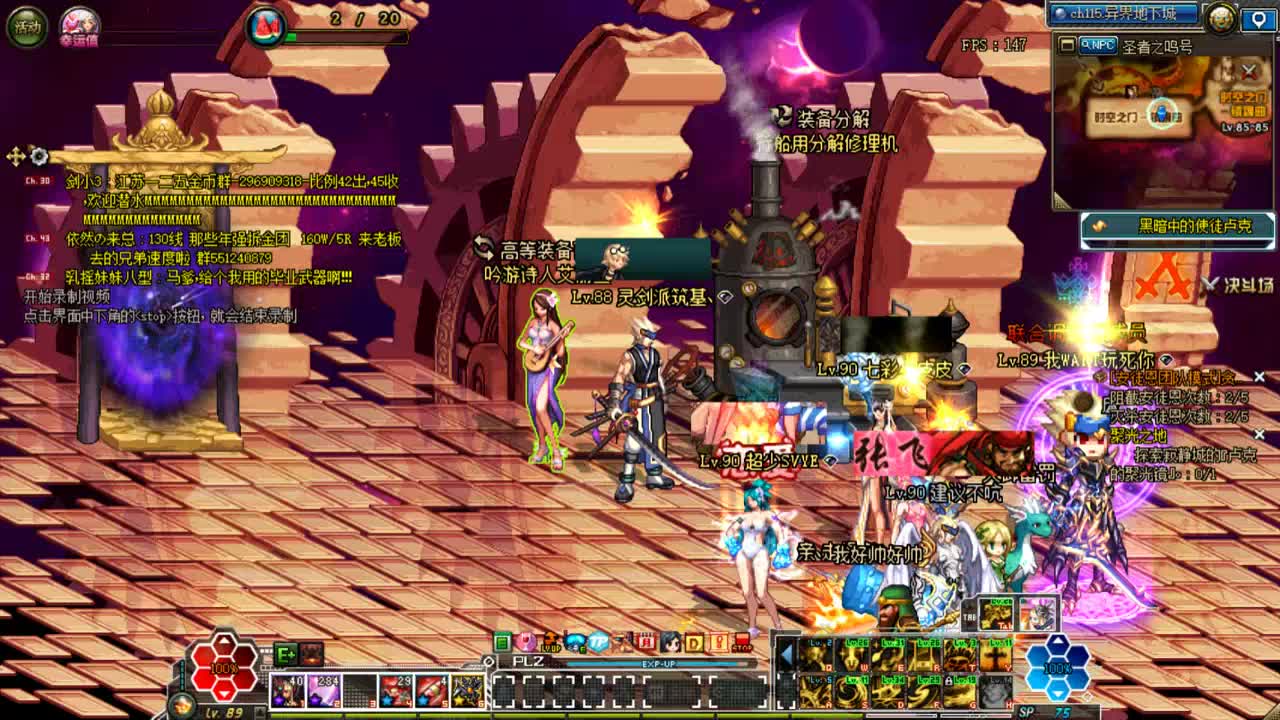
Task: Use the consumable in quick slot 1
Action: click(x=287, y=691)
